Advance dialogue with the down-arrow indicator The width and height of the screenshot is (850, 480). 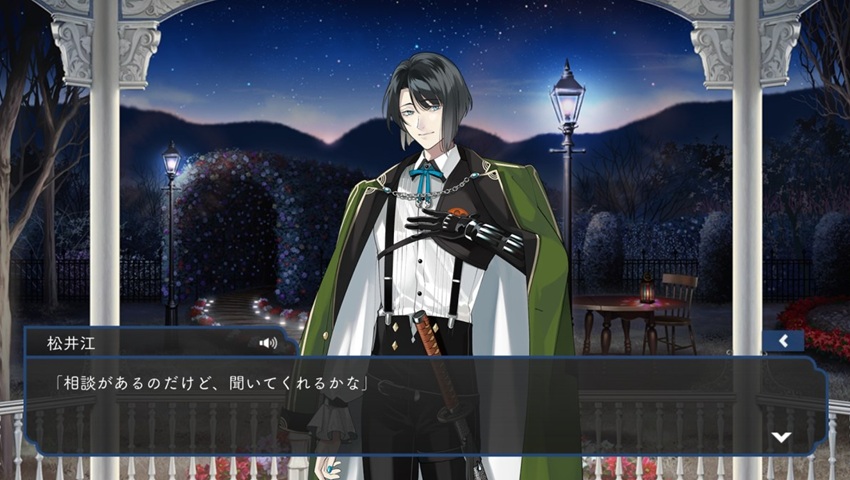pos(781,436)
